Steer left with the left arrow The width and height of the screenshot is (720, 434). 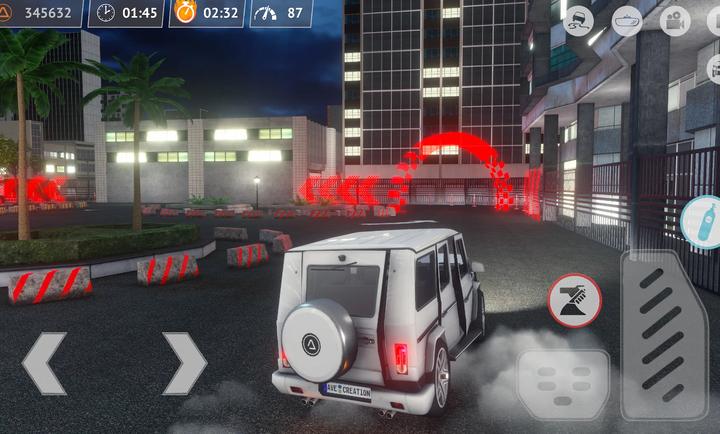pyautogui.click(x=45, y=363)
